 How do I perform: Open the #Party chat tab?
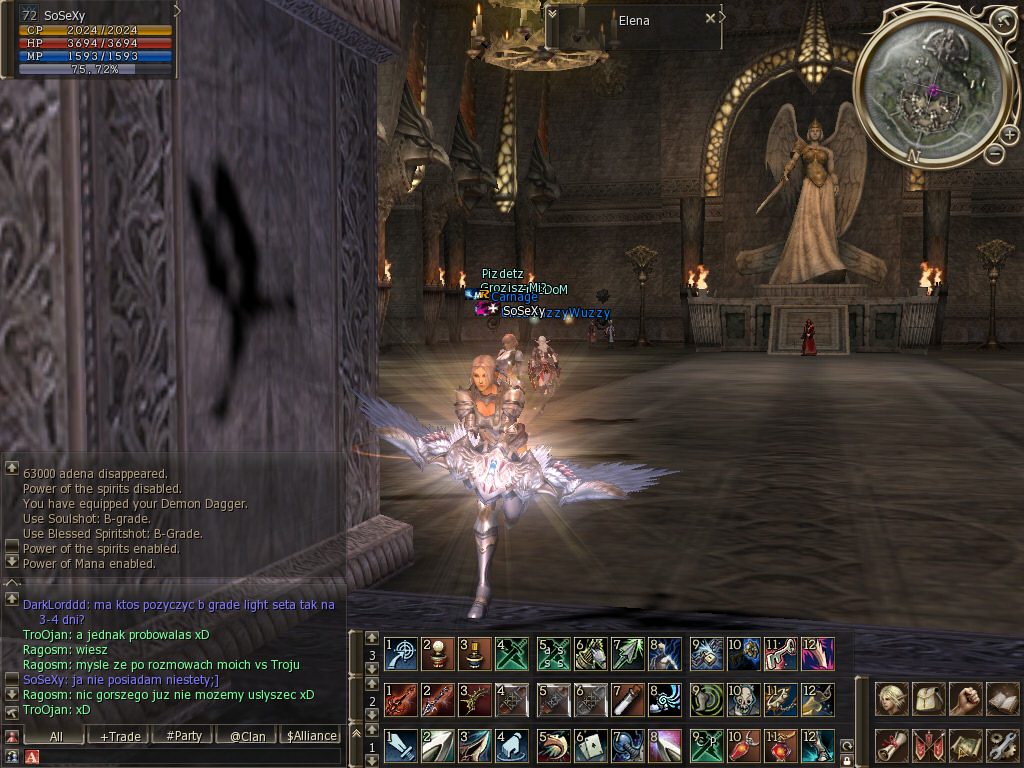(184, 736)
